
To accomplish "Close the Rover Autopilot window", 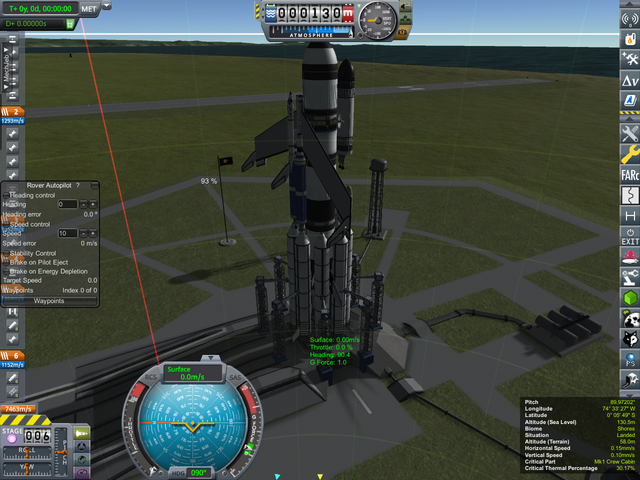I will 92,186.
